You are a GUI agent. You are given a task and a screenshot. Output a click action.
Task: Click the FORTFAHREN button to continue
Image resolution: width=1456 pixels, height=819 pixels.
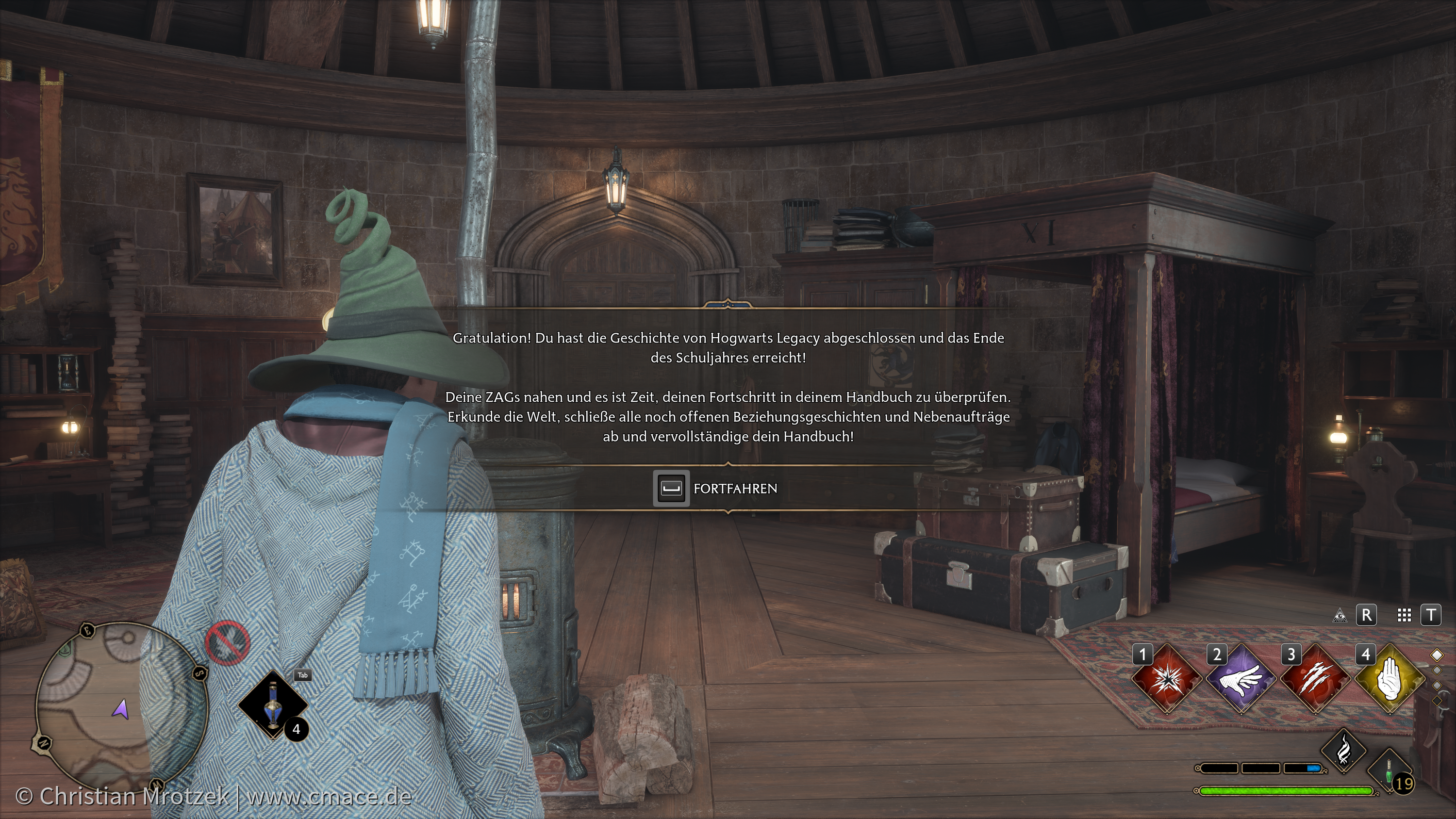pos(717,489)
